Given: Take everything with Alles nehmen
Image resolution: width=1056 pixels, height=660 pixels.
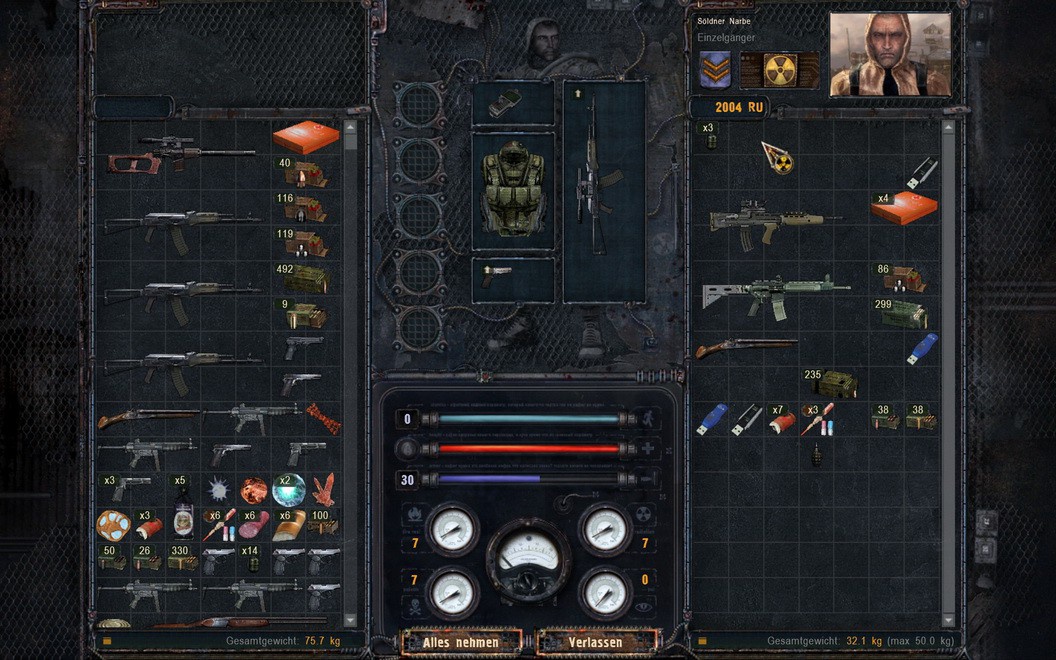Looking at the screenshot, I should tap(460, 642).
